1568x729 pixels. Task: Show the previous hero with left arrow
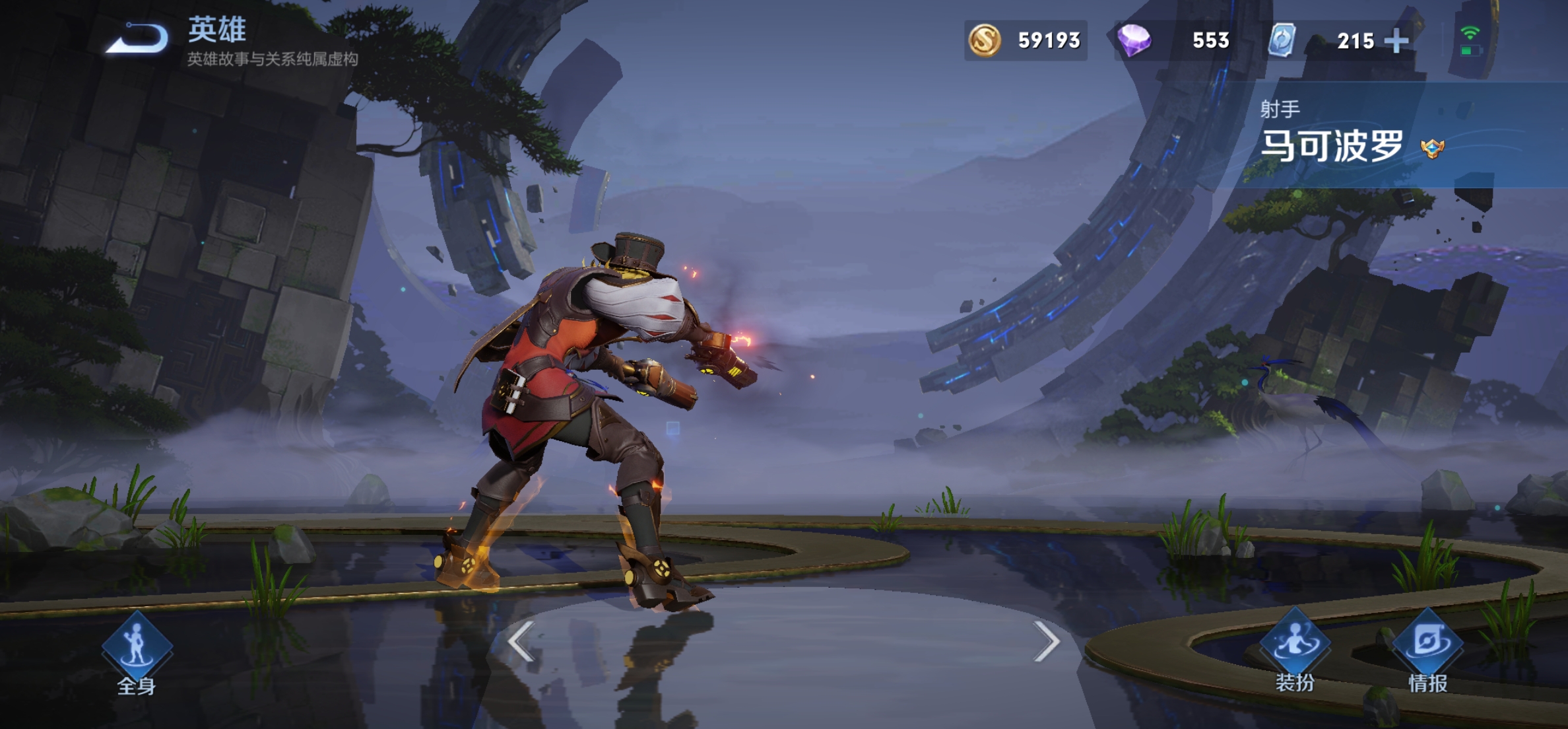[x=521, y=641]
